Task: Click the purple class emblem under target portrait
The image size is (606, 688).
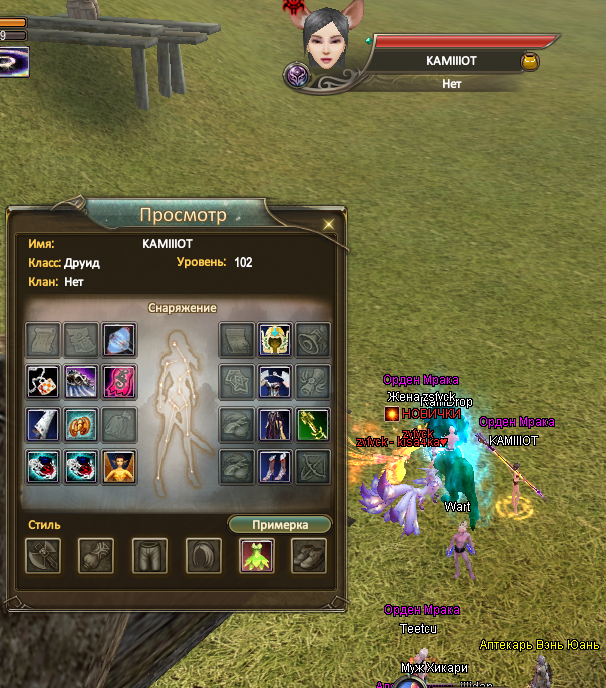Action: 296,75
